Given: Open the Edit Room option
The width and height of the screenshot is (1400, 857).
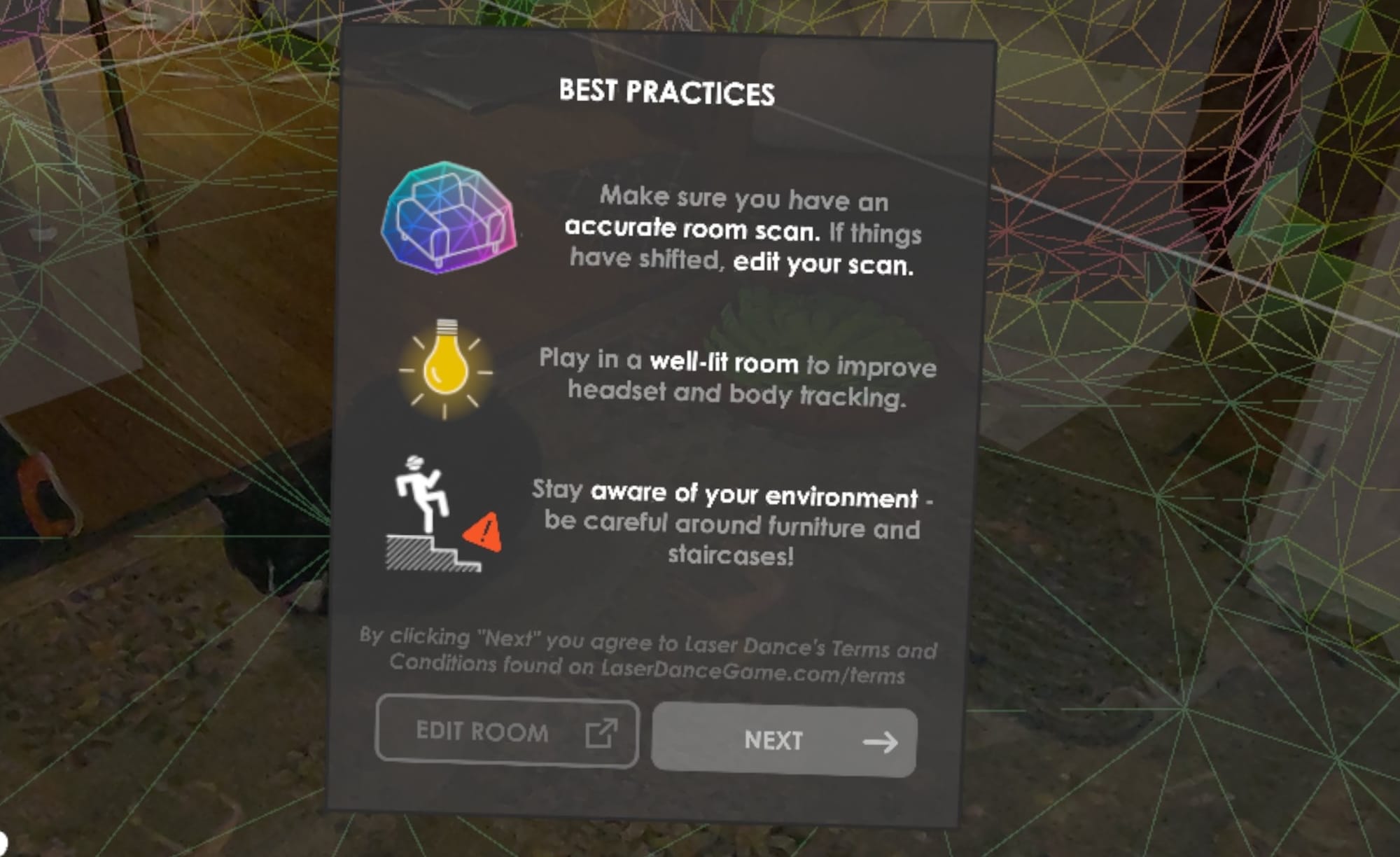Looking at the screenshot, I should pyautogui.click(x=507, y=732).
